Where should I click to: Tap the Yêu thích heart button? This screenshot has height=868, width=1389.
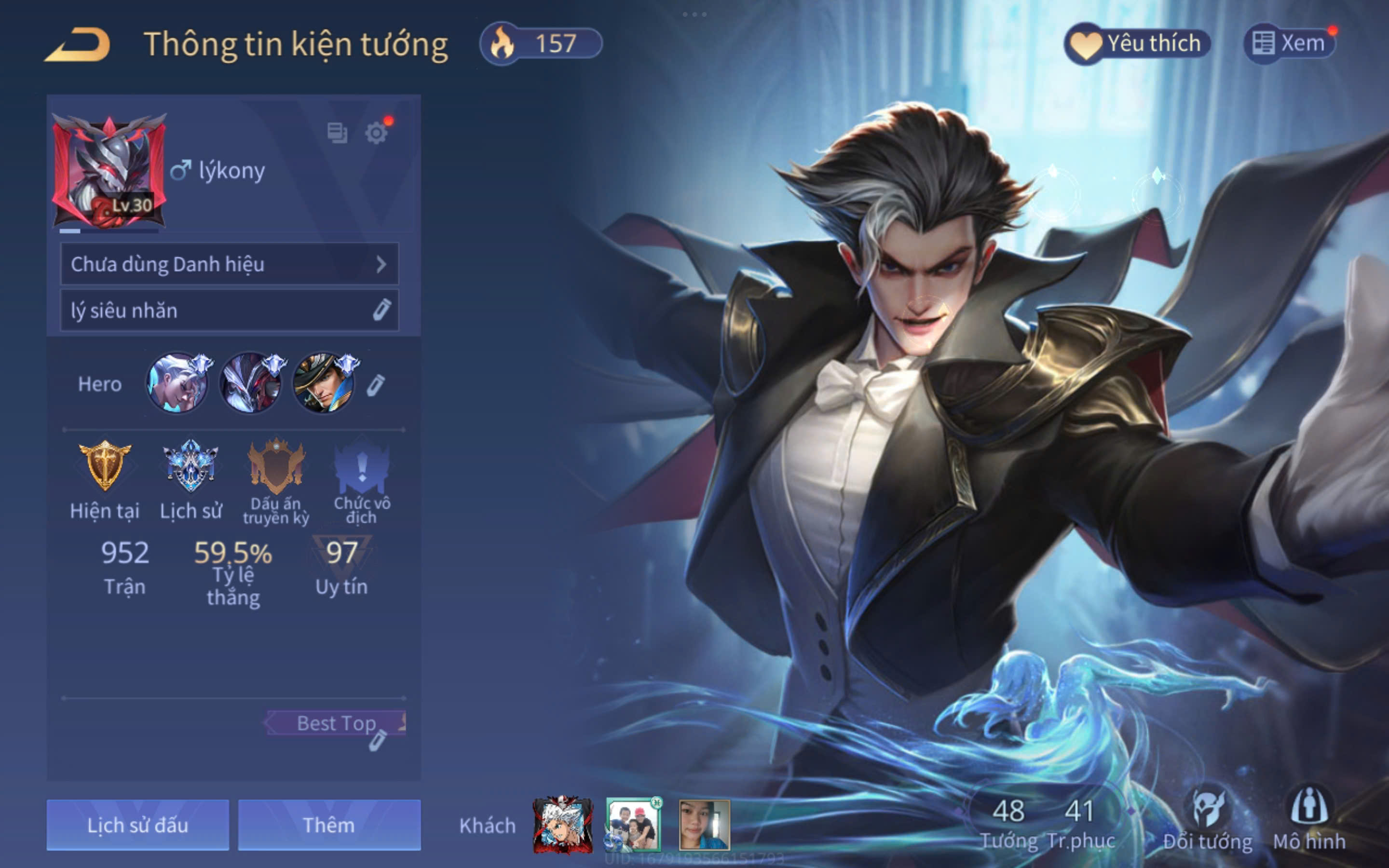1138,43
